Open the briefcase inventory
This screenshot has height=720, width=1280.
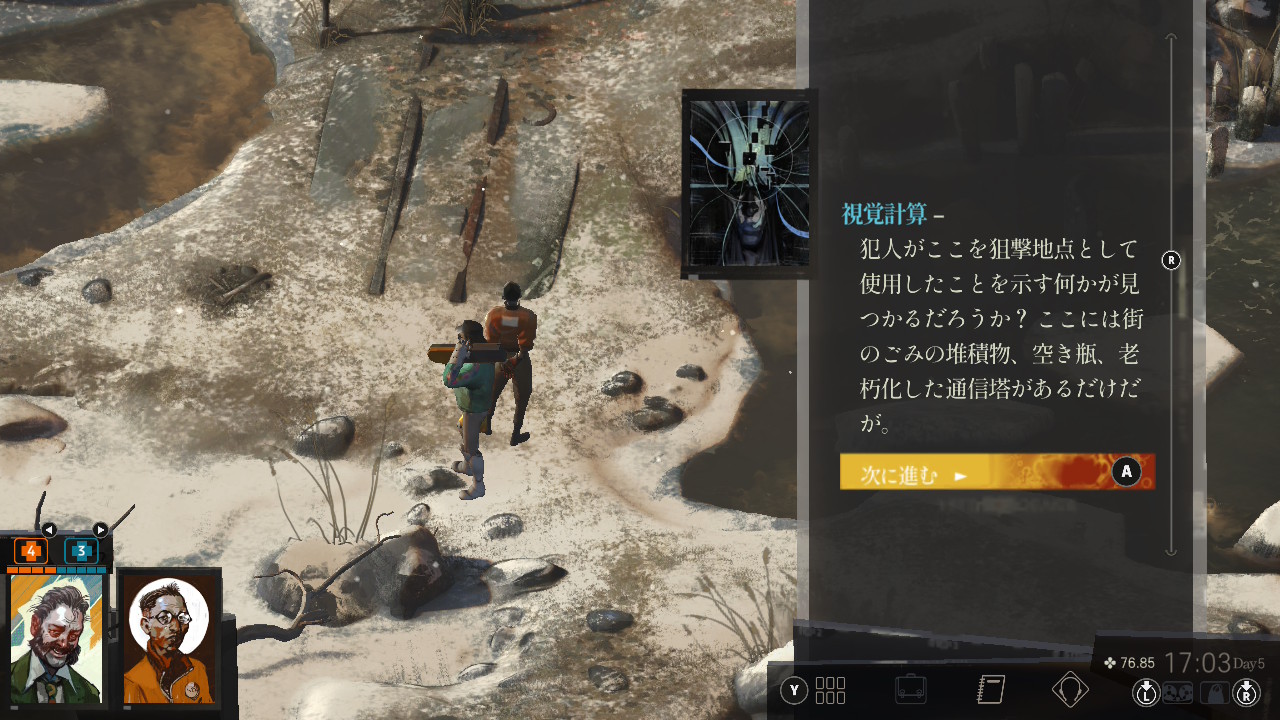pos(911,690)
